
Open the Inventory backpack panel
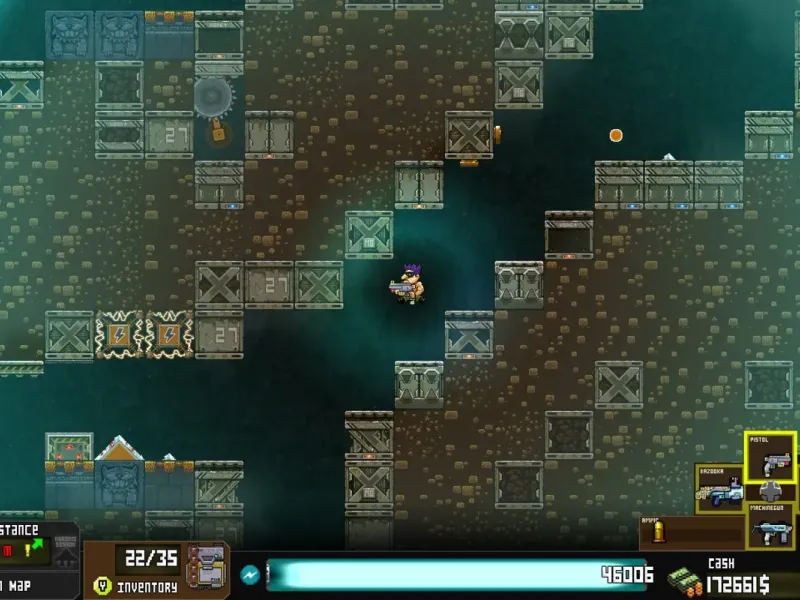coord(207,569)
